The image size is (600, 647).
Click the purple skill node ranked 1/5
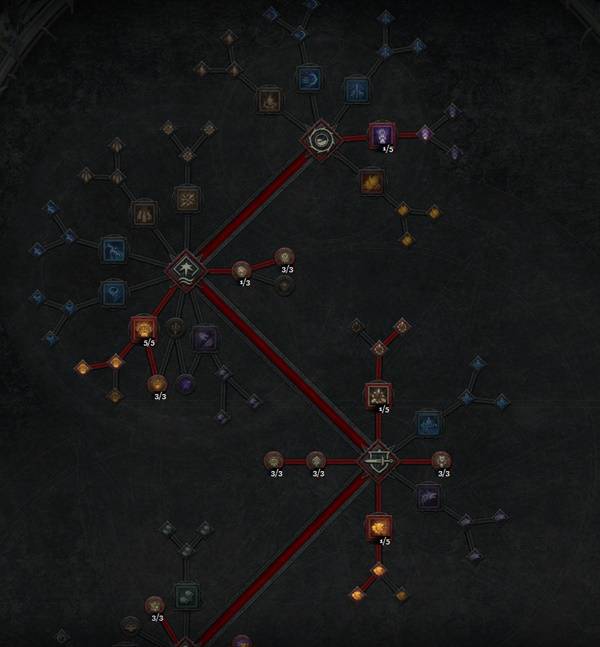coord(382,135)
